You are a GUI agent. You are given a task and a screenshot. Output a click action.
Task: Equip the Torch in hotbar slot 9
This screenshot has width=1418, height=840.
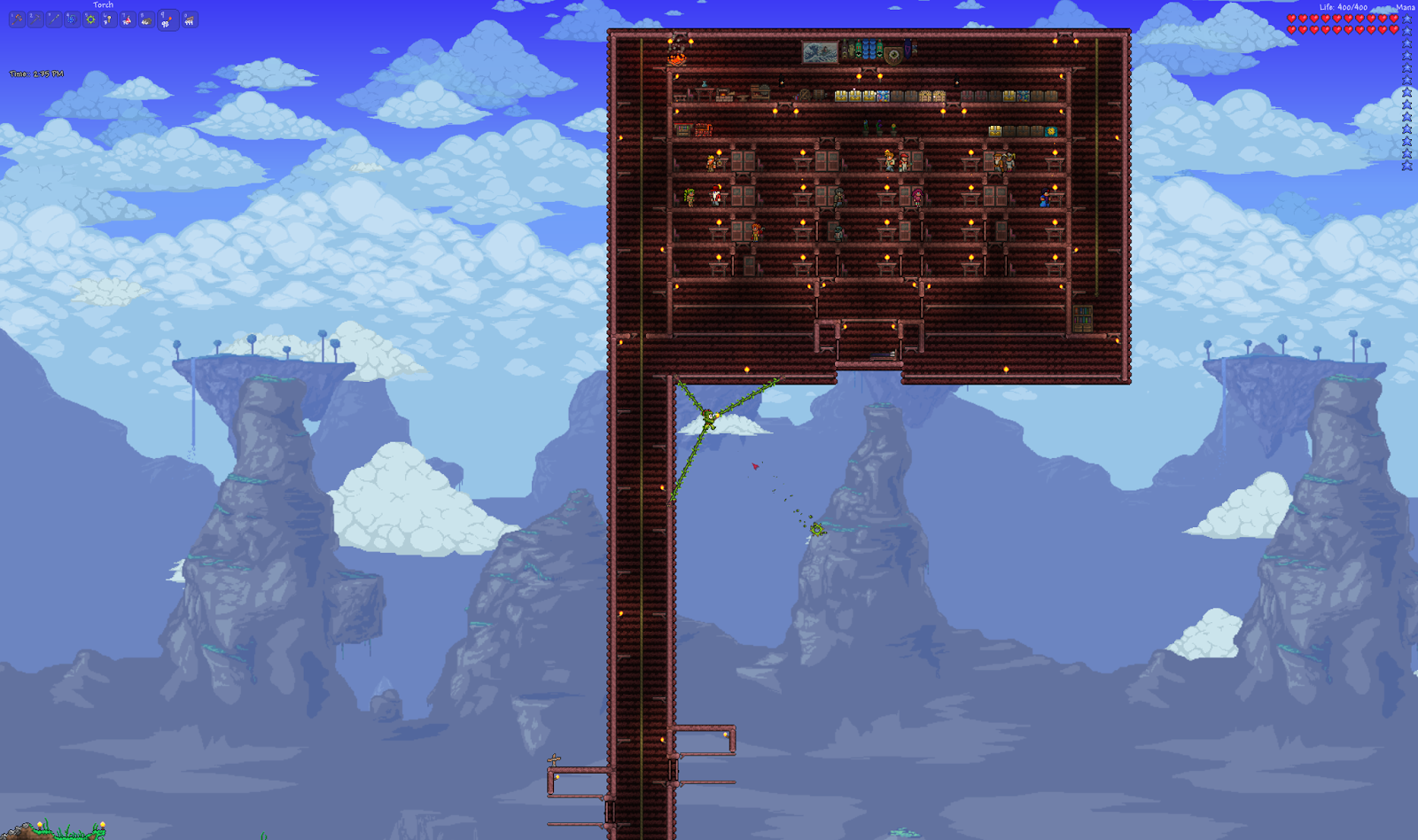pyautogui.click(x=167, y=19)
